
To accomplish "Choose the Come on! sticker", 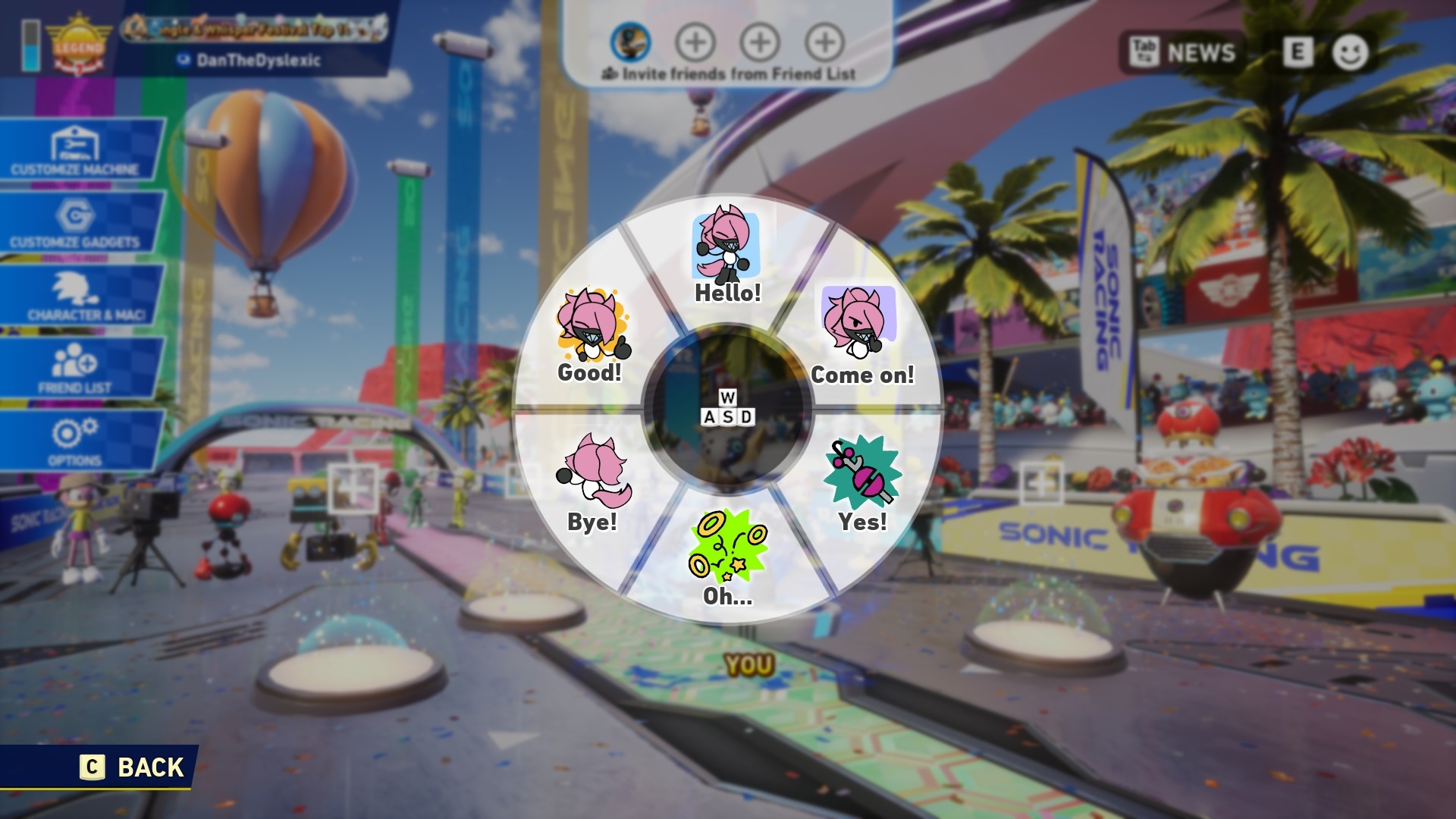I will click(x=860, y=334).
